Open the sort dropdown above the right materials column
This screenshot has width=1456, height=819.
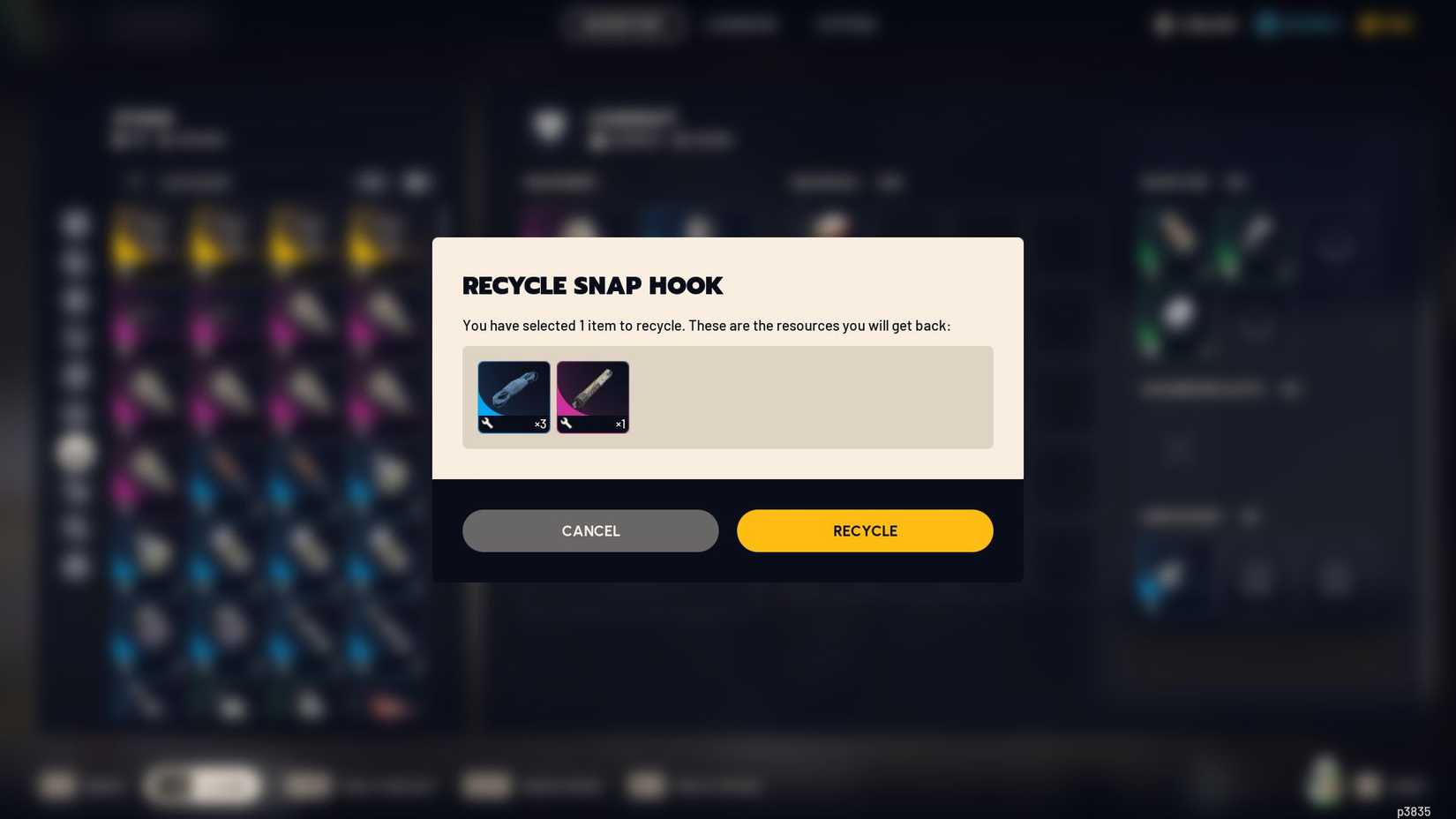[x=890, y=182]
